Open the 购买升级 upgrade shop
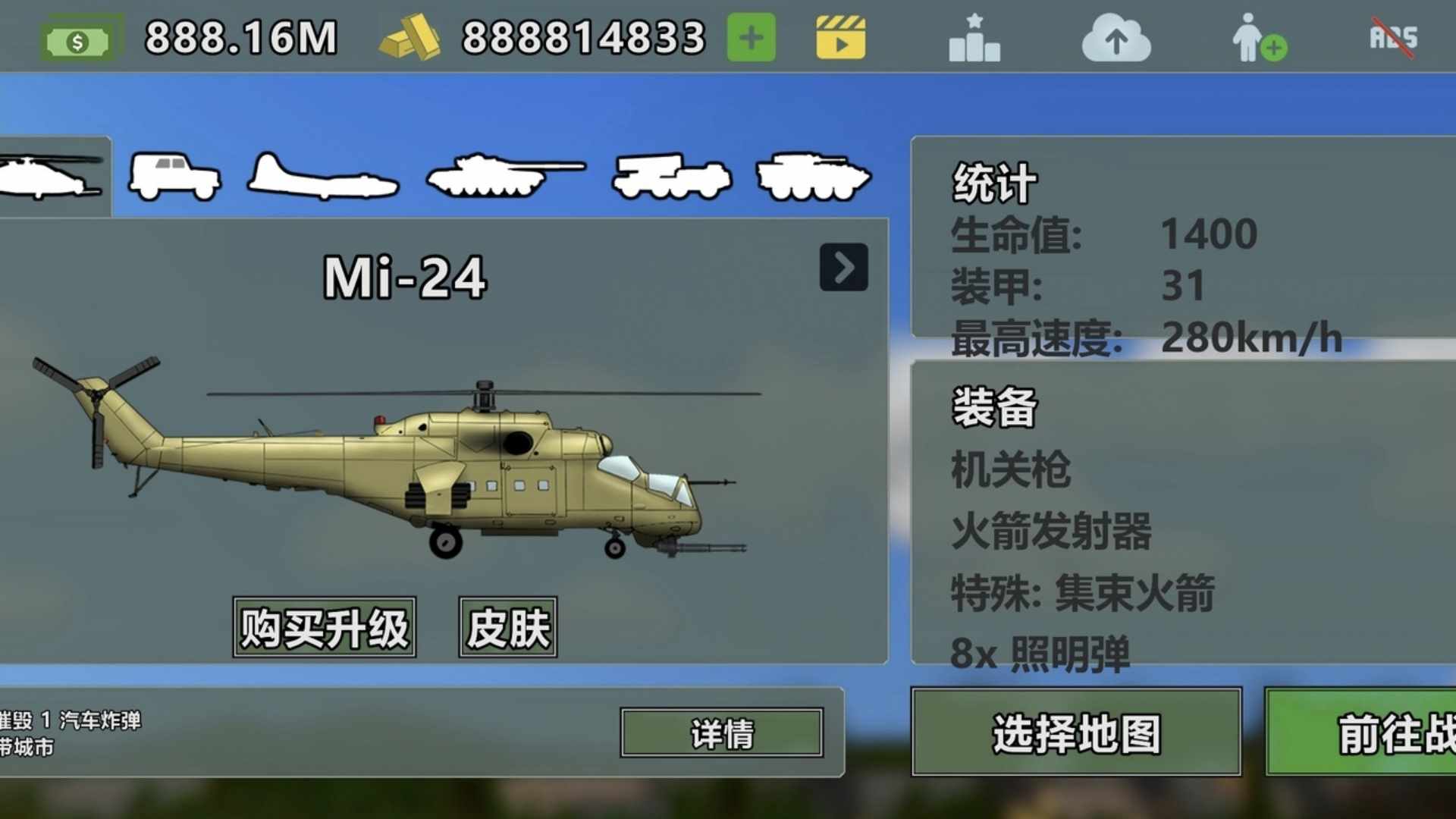The image size is (1456, 819). [x=324, y=628]
